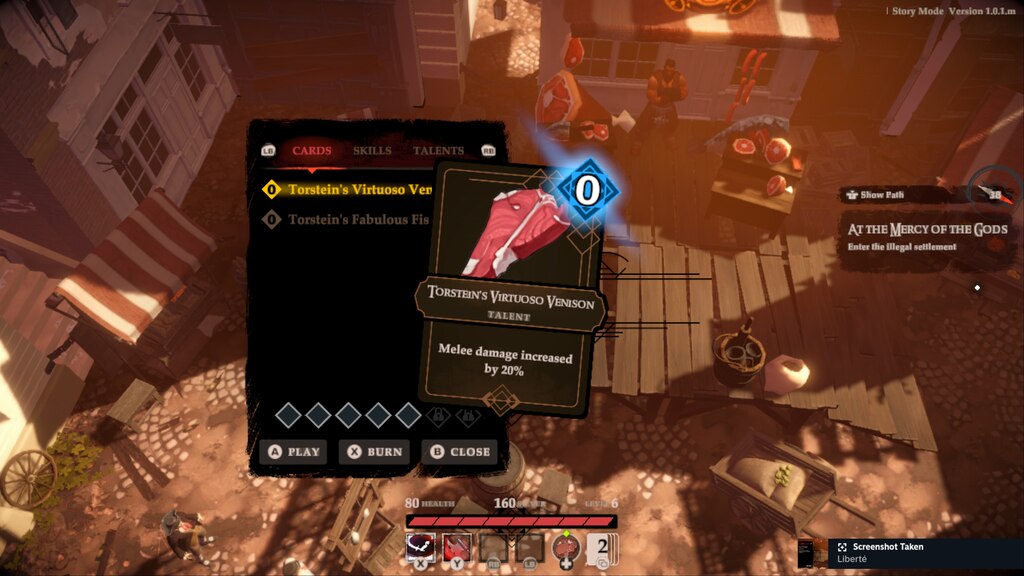Use the red axe skill icon
Screen dimensions: 1024x576
point(457,547)
